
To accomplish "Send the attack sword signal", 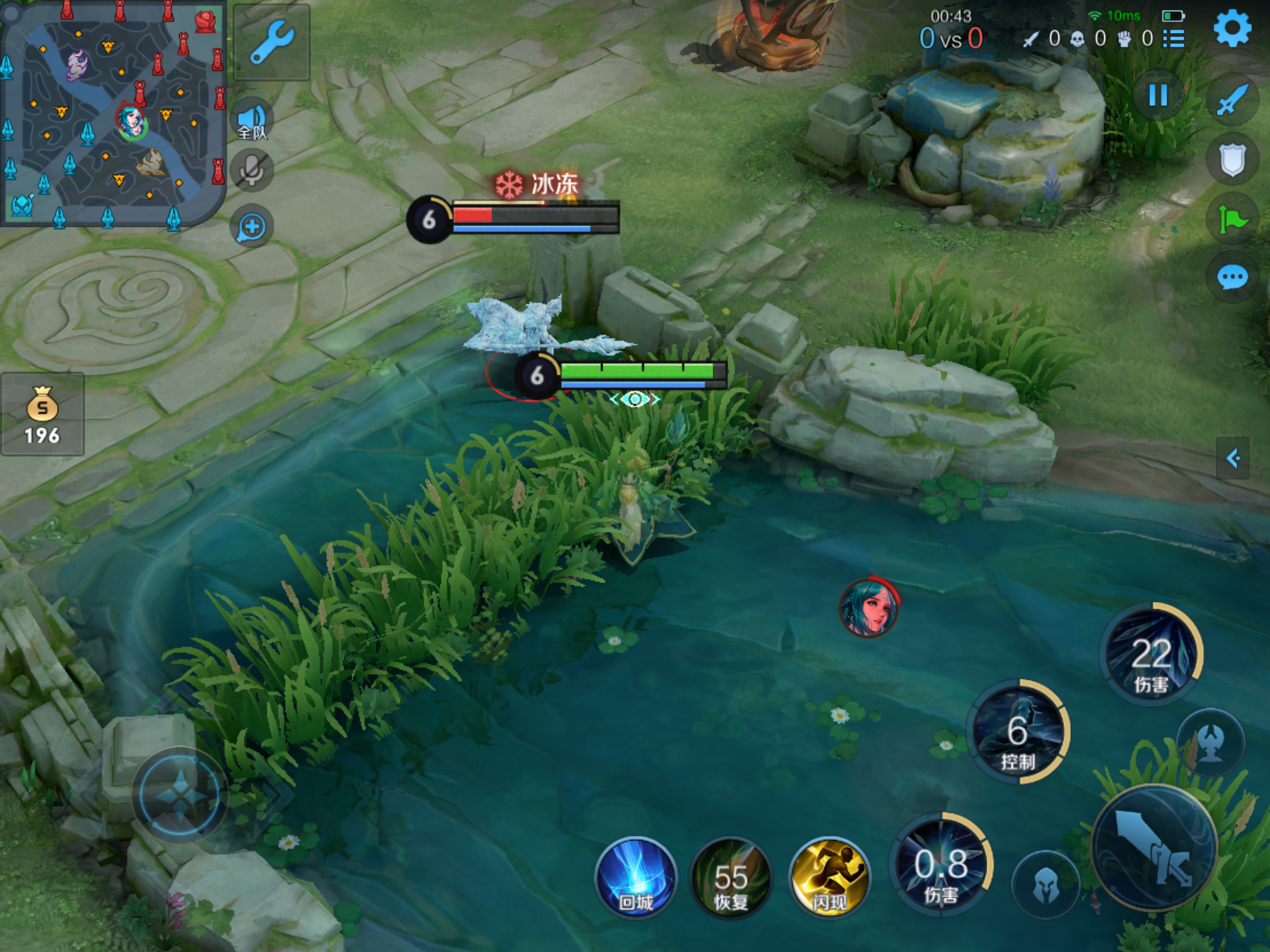I will (x=1232, y=100).
